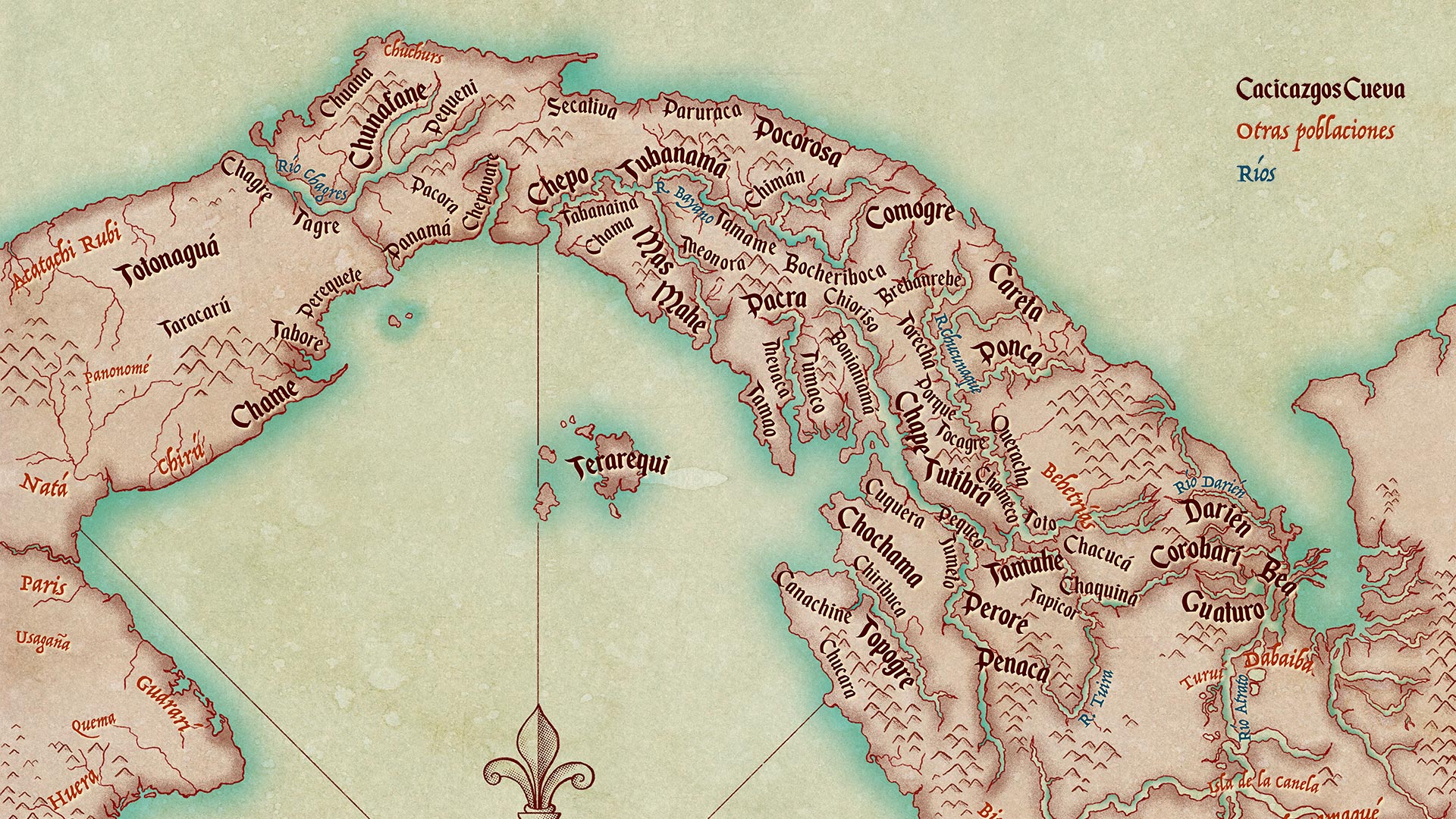
Task: Select the Cacicazgos Cueva legend entry
Action: point(1320,90)
